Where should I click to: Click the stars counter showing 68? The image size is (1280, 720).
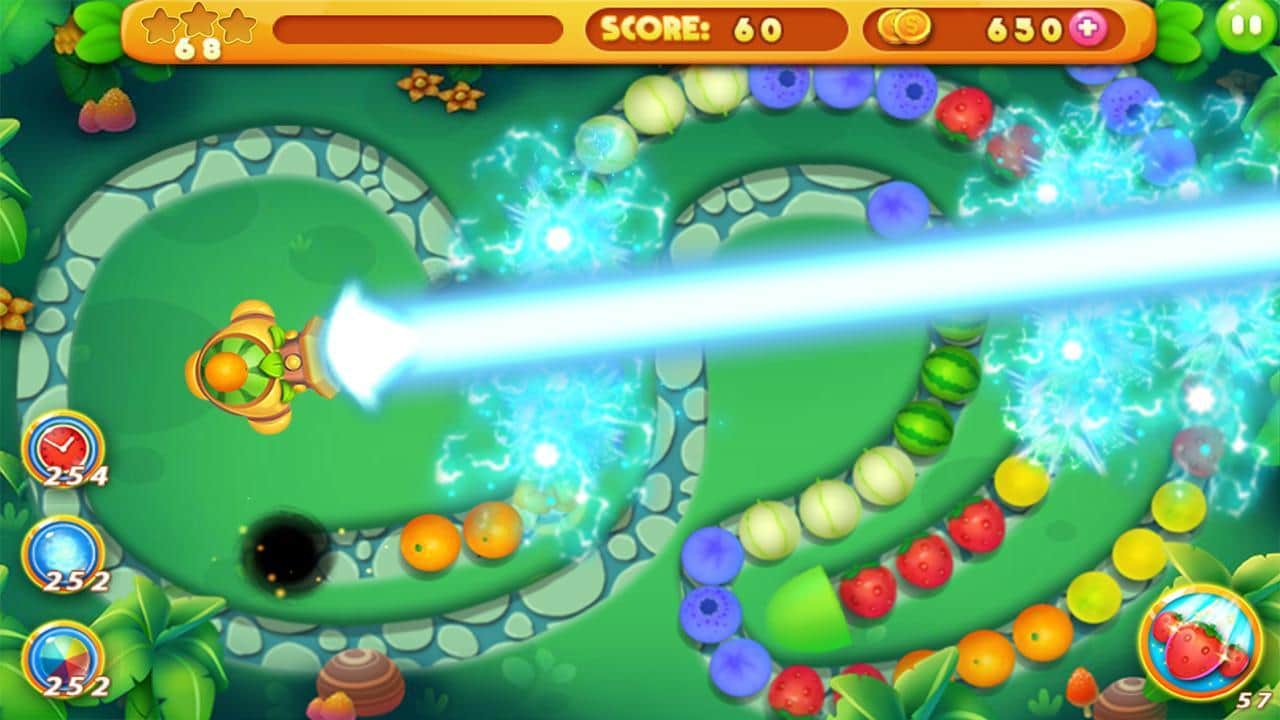click(x=200, y=47)
